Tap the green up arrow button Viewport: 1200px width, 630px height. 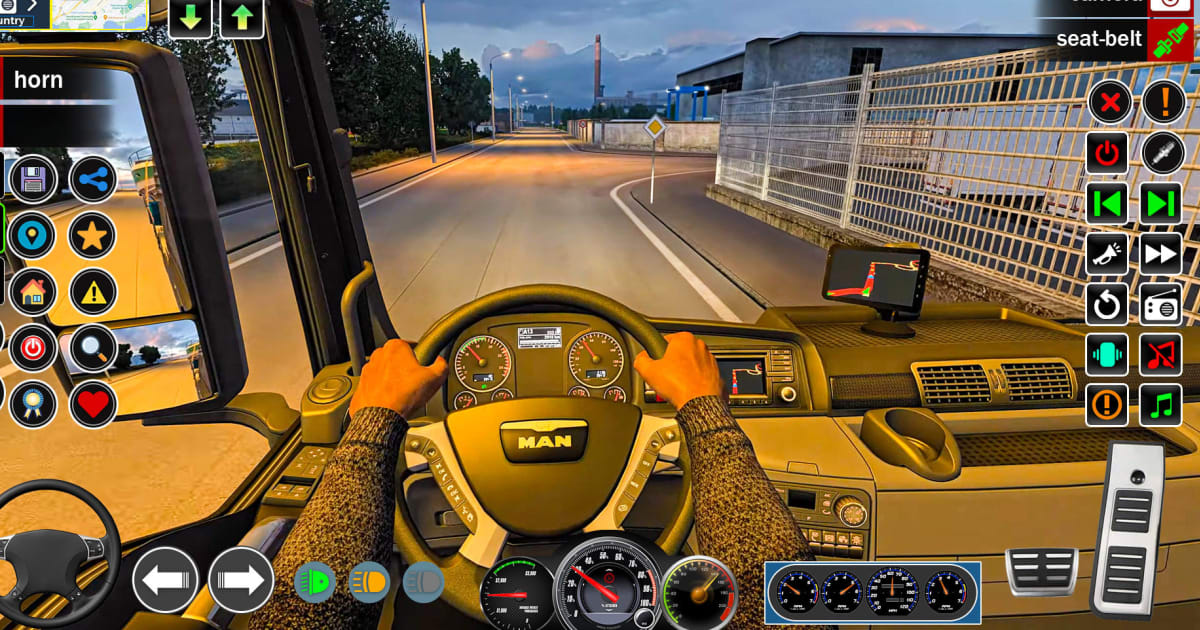(242, 19)
